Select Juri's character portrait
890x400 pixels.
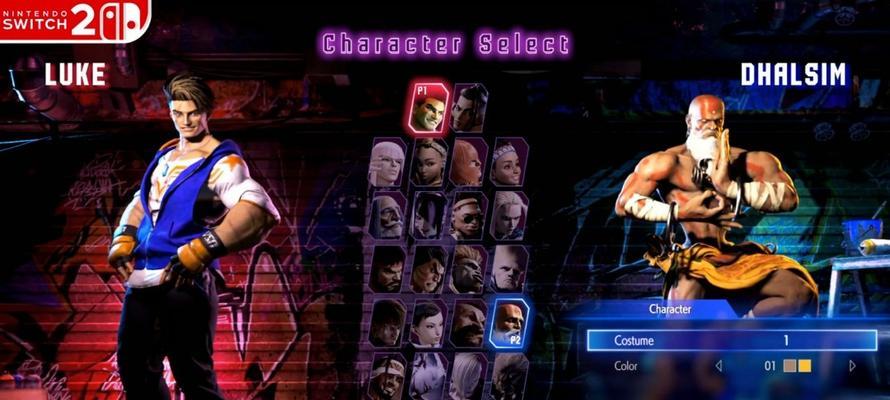tap(428, 214)
